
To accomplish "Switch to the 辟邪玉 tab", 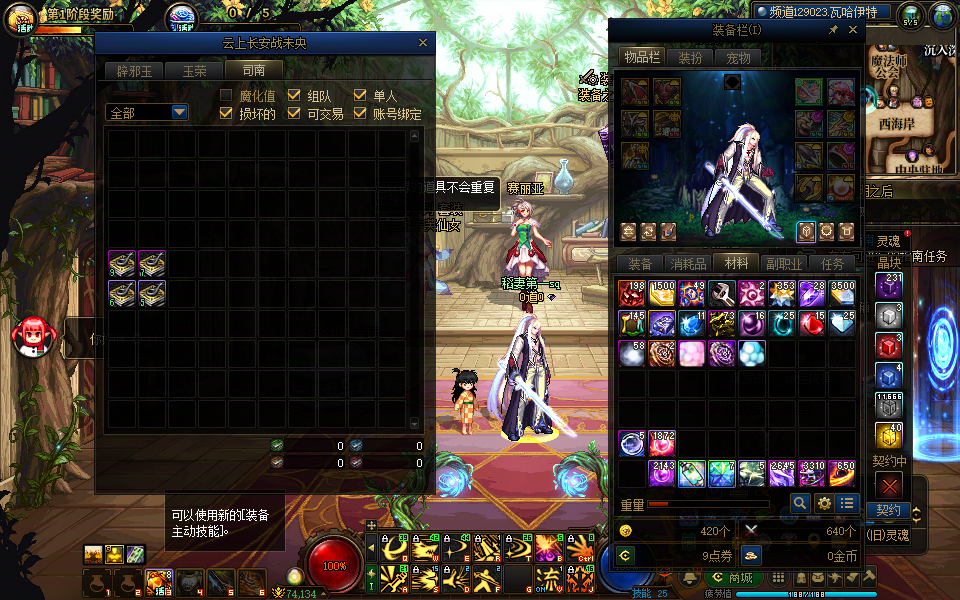I will (x=133, y=71).
